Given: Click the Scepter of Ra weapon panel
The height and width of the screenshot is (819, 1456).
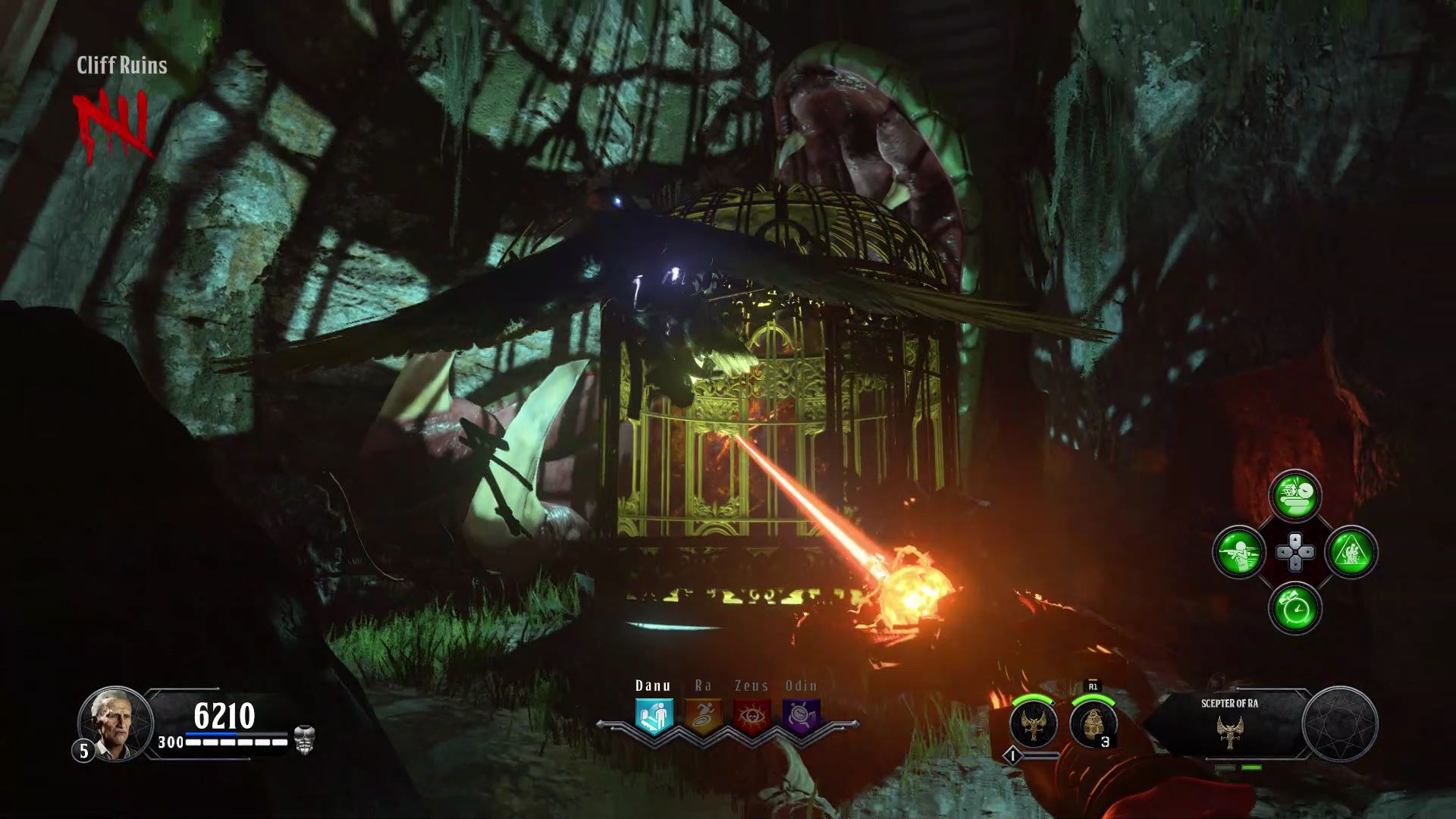Looking at the screenshot, I should click(x=1229, y=723).
